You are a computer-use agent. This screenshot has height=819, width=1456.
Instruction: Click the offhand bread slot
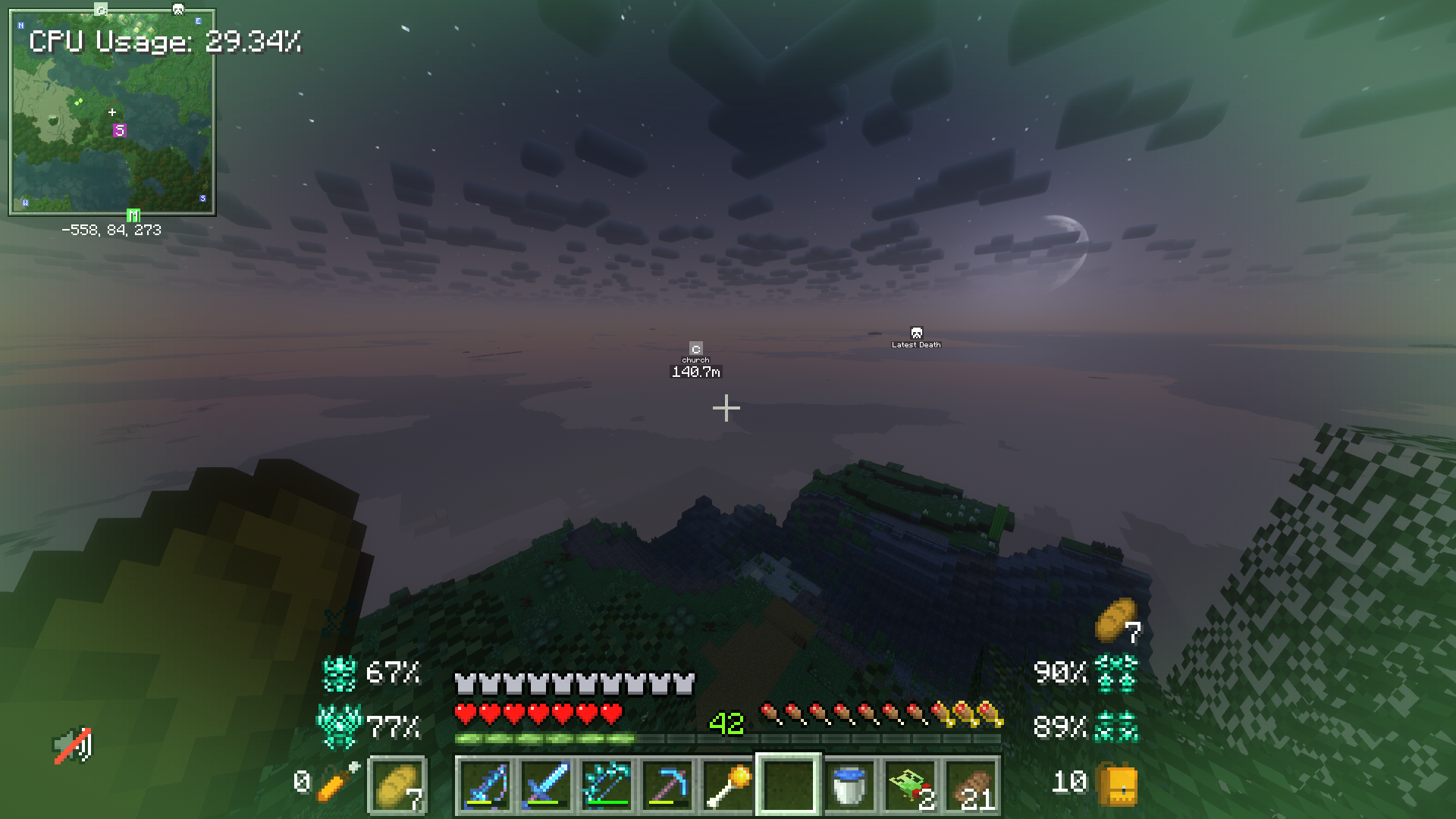[397, 786]
